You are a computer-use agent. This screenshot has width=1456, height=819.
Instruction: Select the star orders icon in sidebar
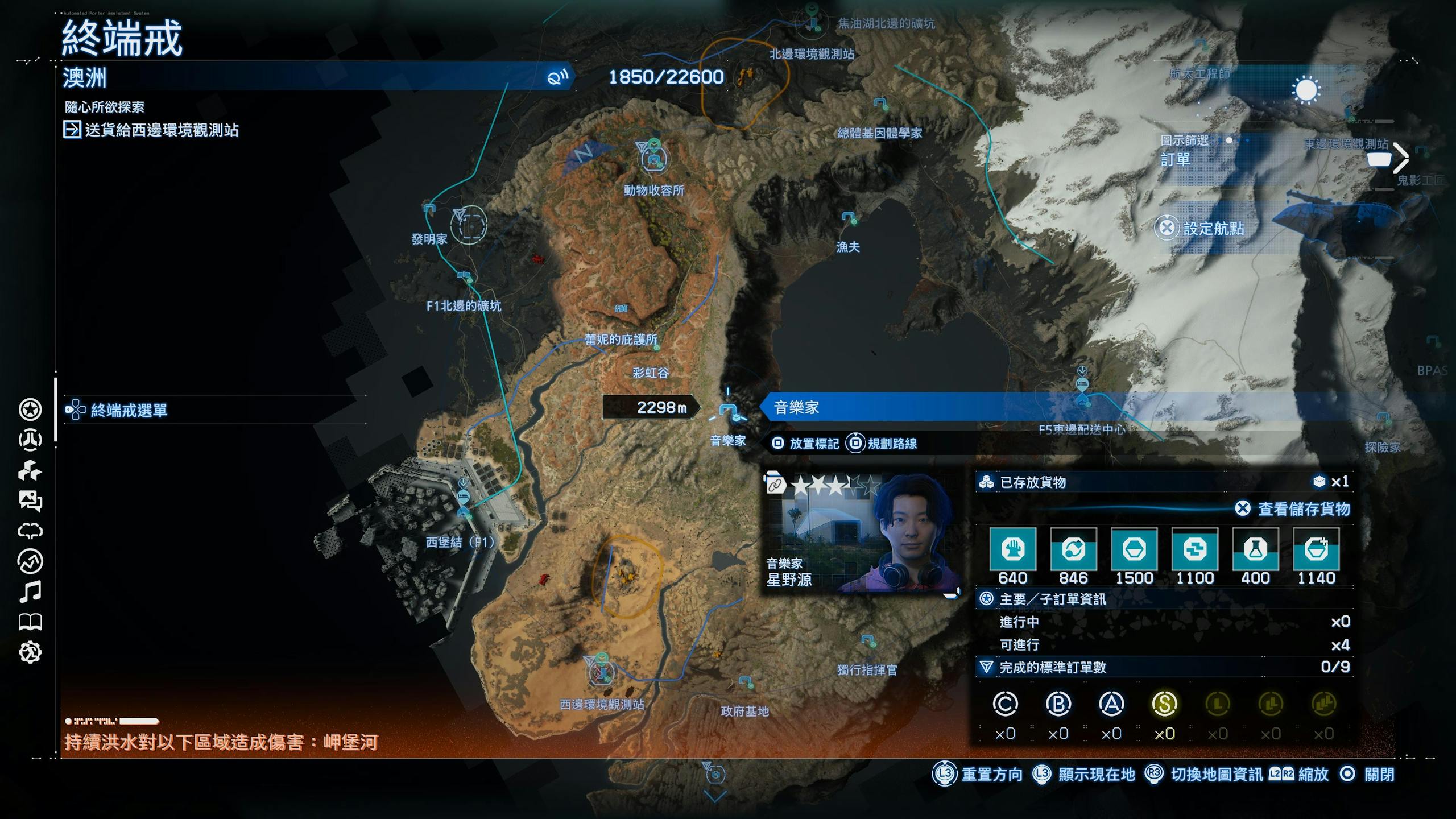[x=30, y=409]
